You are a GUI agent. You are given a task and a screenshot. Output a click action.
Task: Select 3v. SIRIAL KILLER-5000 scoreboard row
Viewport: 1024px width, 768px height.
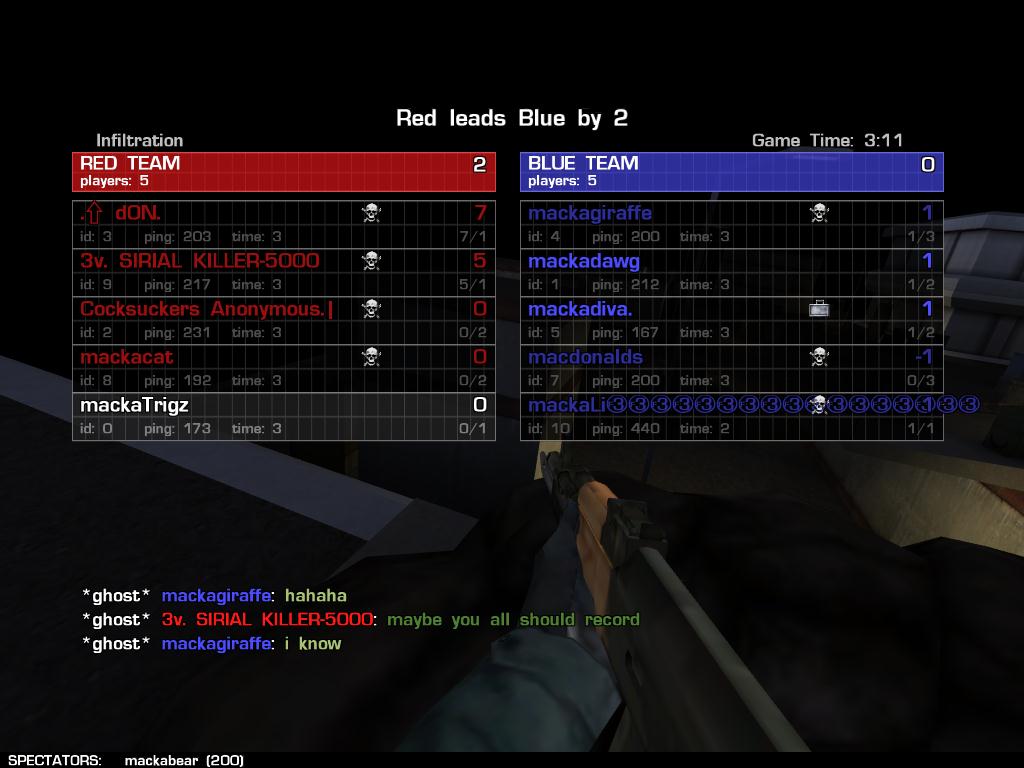283,272
